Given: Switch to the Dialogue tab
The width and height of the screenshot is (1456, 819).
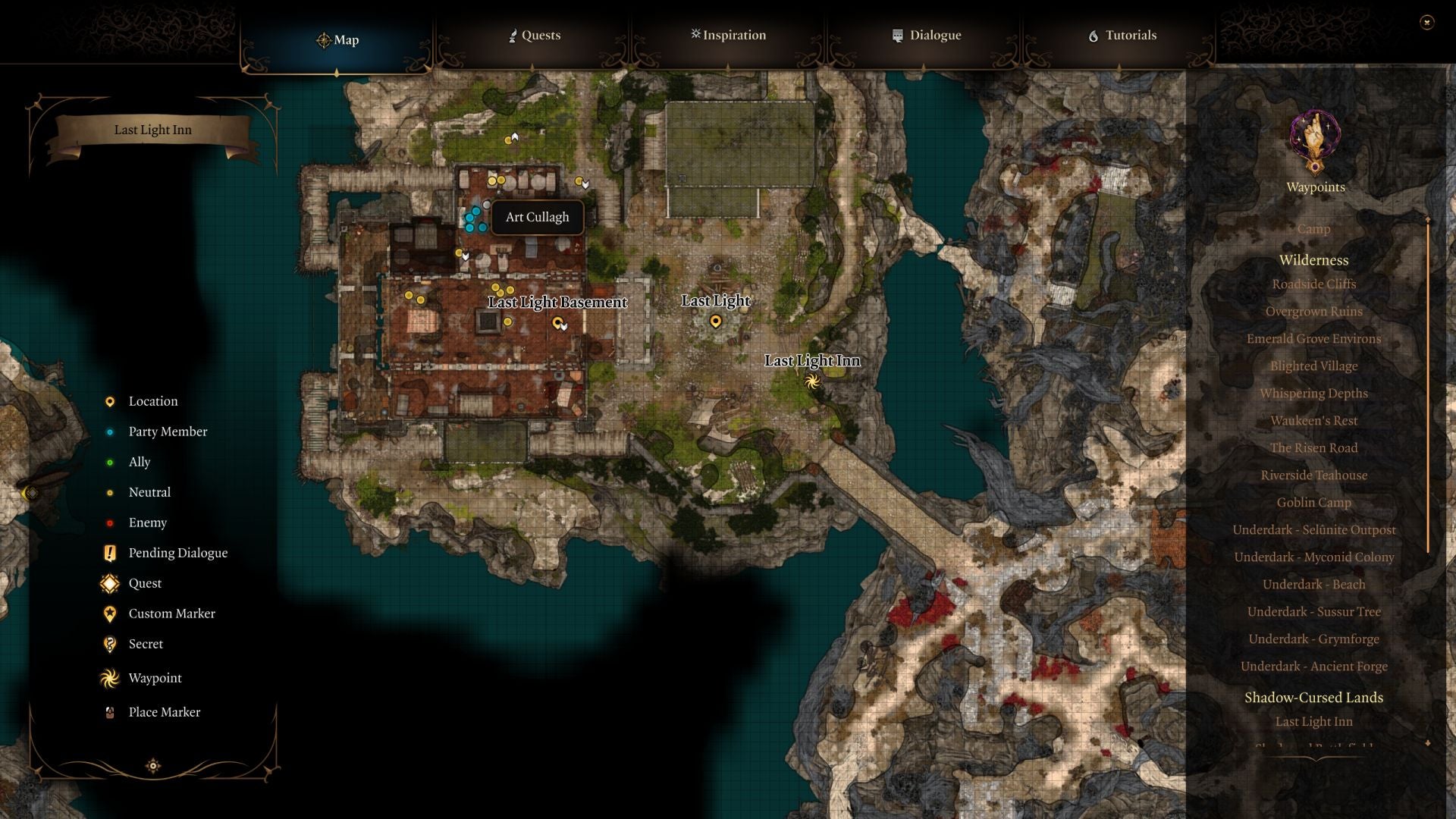Looking at the screenshot, I should point(928,35).
